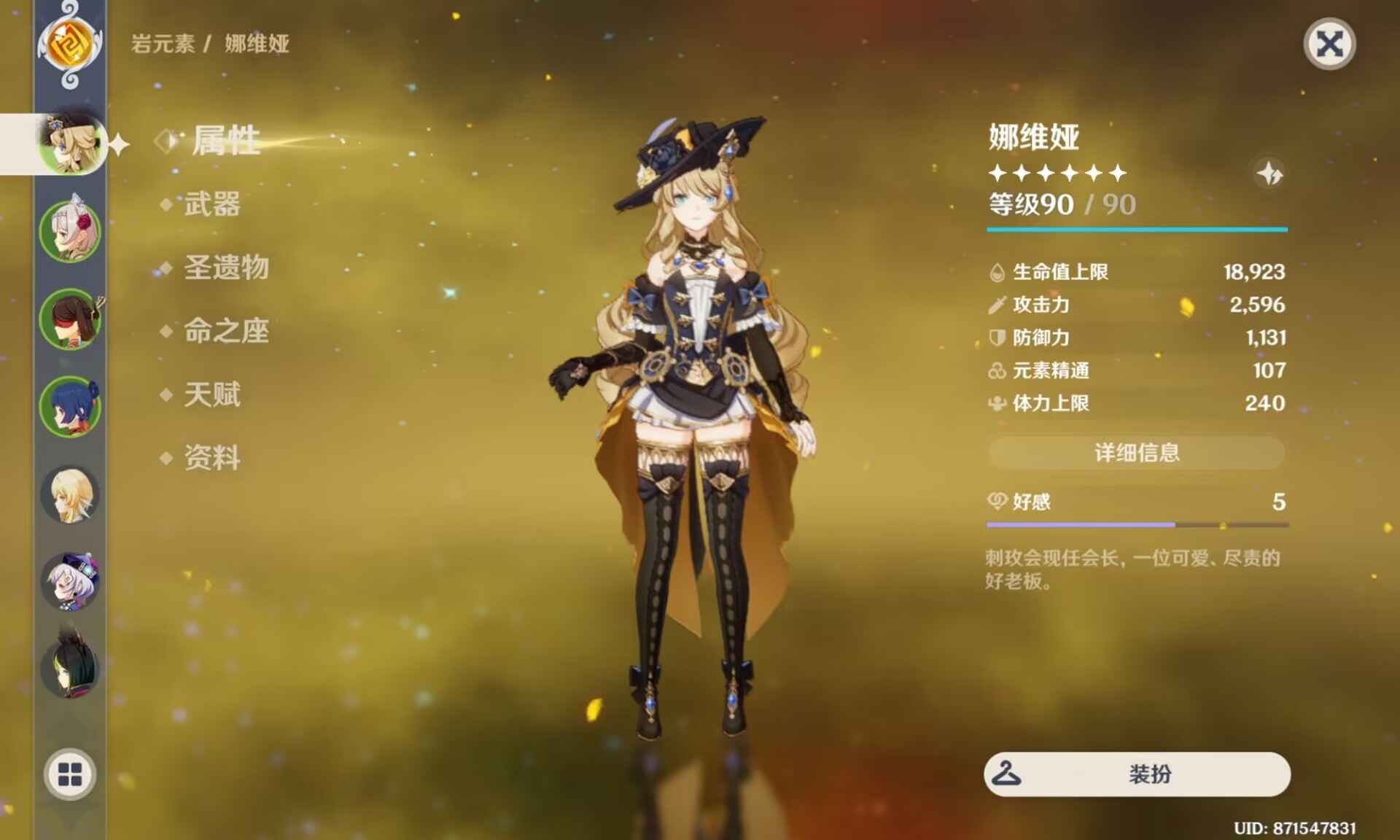Select the 命之座 constellation tab
Image resolution: width=1400 pixels, height=840 pixels.
(226, 331)
